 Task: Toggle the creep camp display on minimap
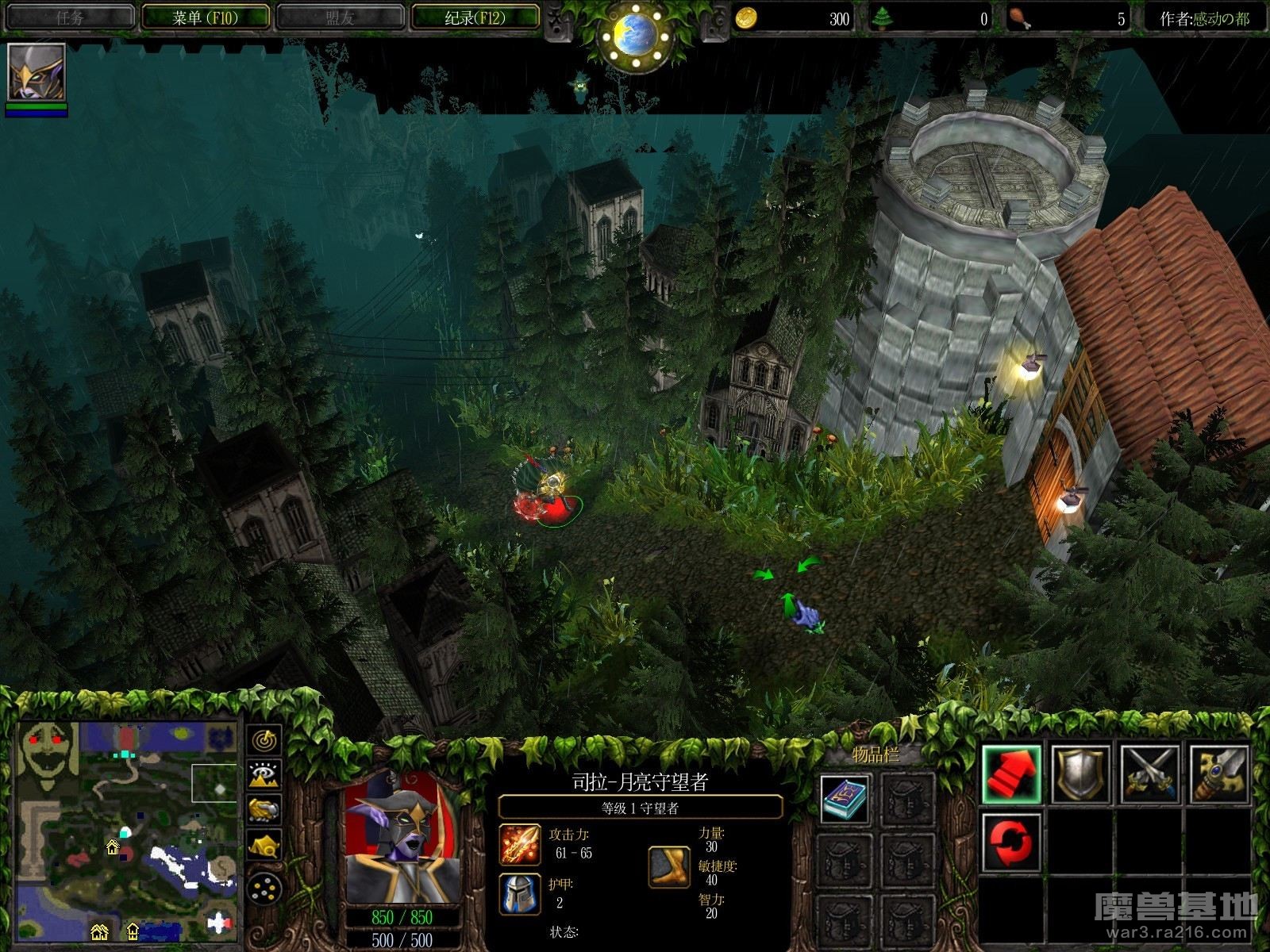coord(264,846)
